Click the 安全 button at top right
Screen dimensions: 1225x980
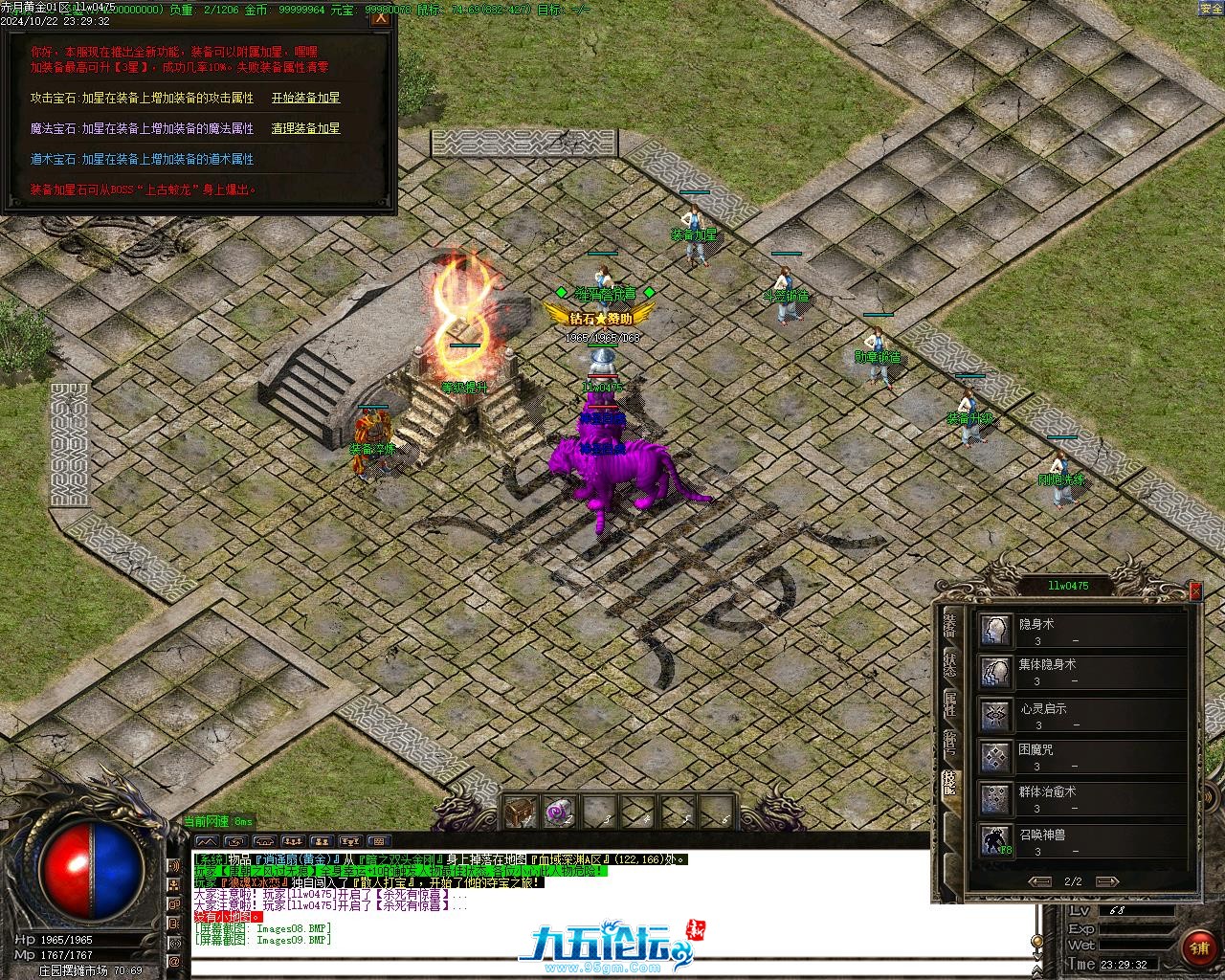click(x=1210, y=9)
